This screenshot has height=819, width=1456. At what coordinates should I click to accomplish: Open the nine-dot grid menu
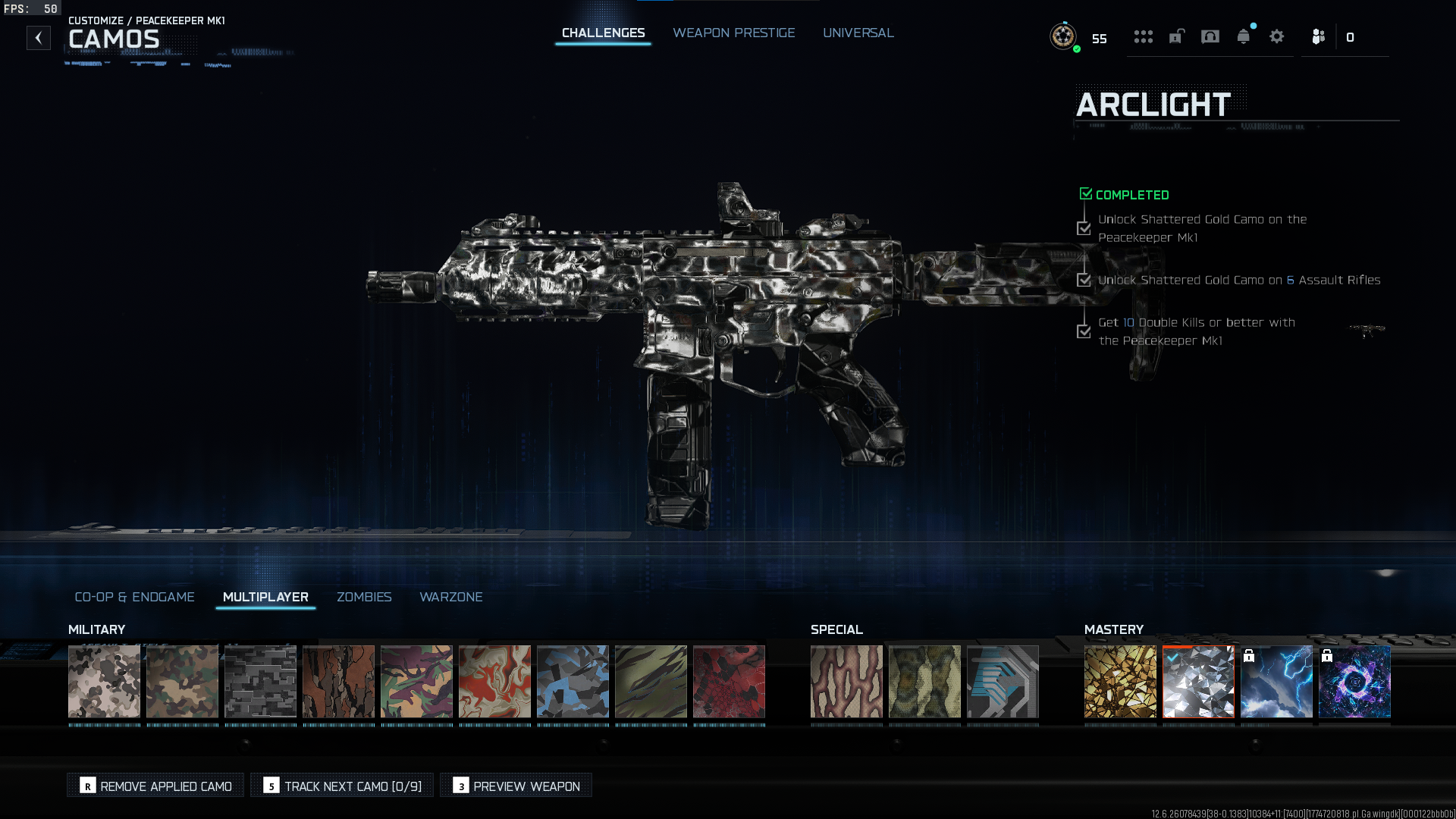click(1143, 36)
